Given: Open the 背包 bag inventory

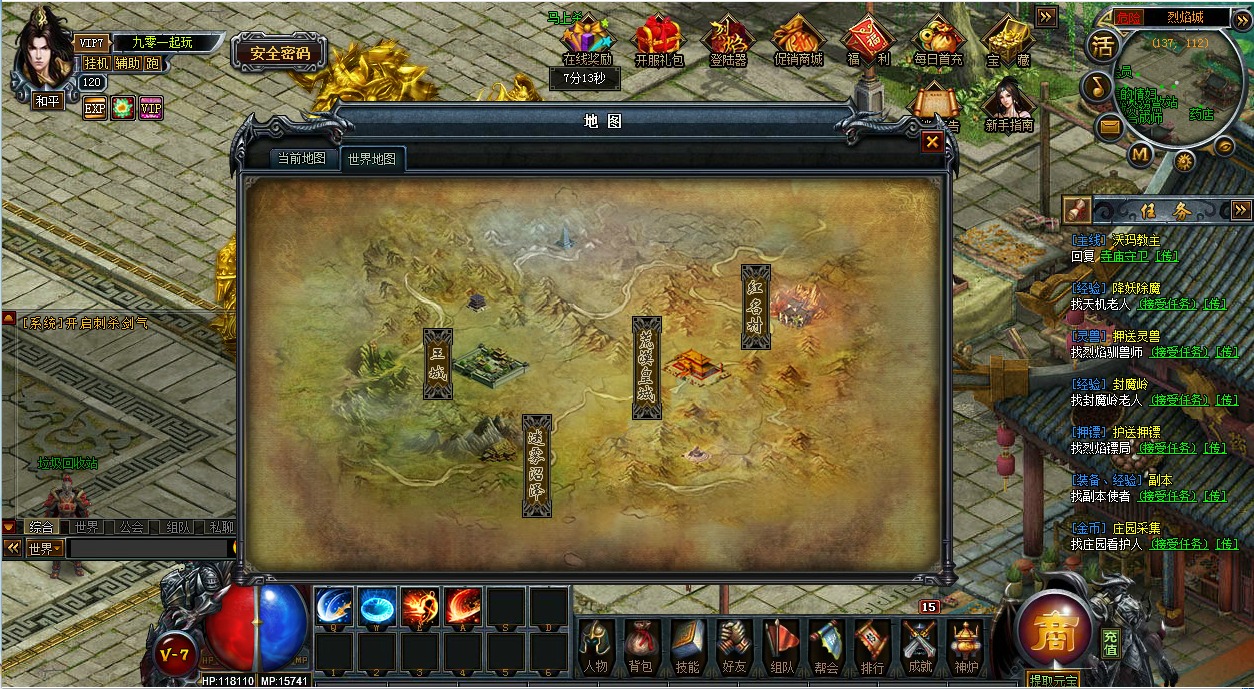Looking at the screenshot, I should tap(640, 646).
